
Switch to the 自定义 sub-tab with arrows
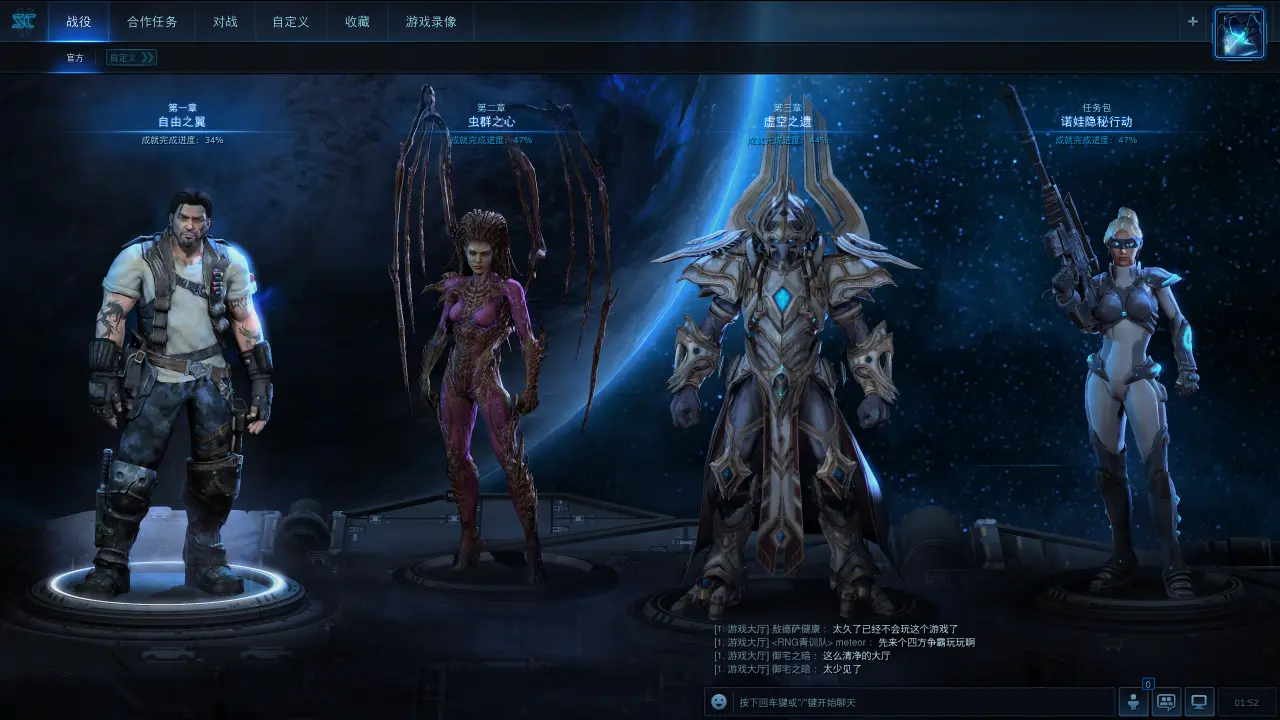(x=131, y=58)
